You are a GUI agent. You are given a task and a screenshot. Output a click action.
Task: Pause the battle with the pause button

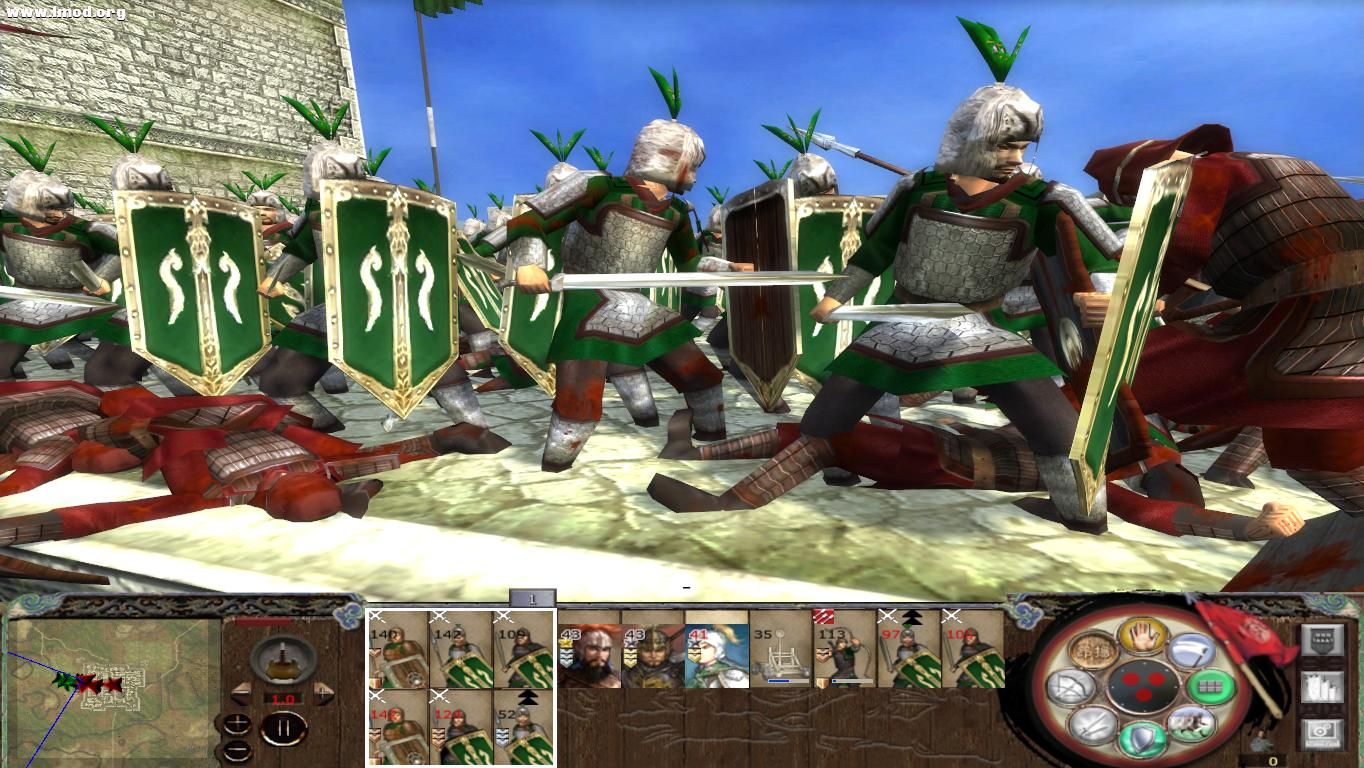[284, 727]
